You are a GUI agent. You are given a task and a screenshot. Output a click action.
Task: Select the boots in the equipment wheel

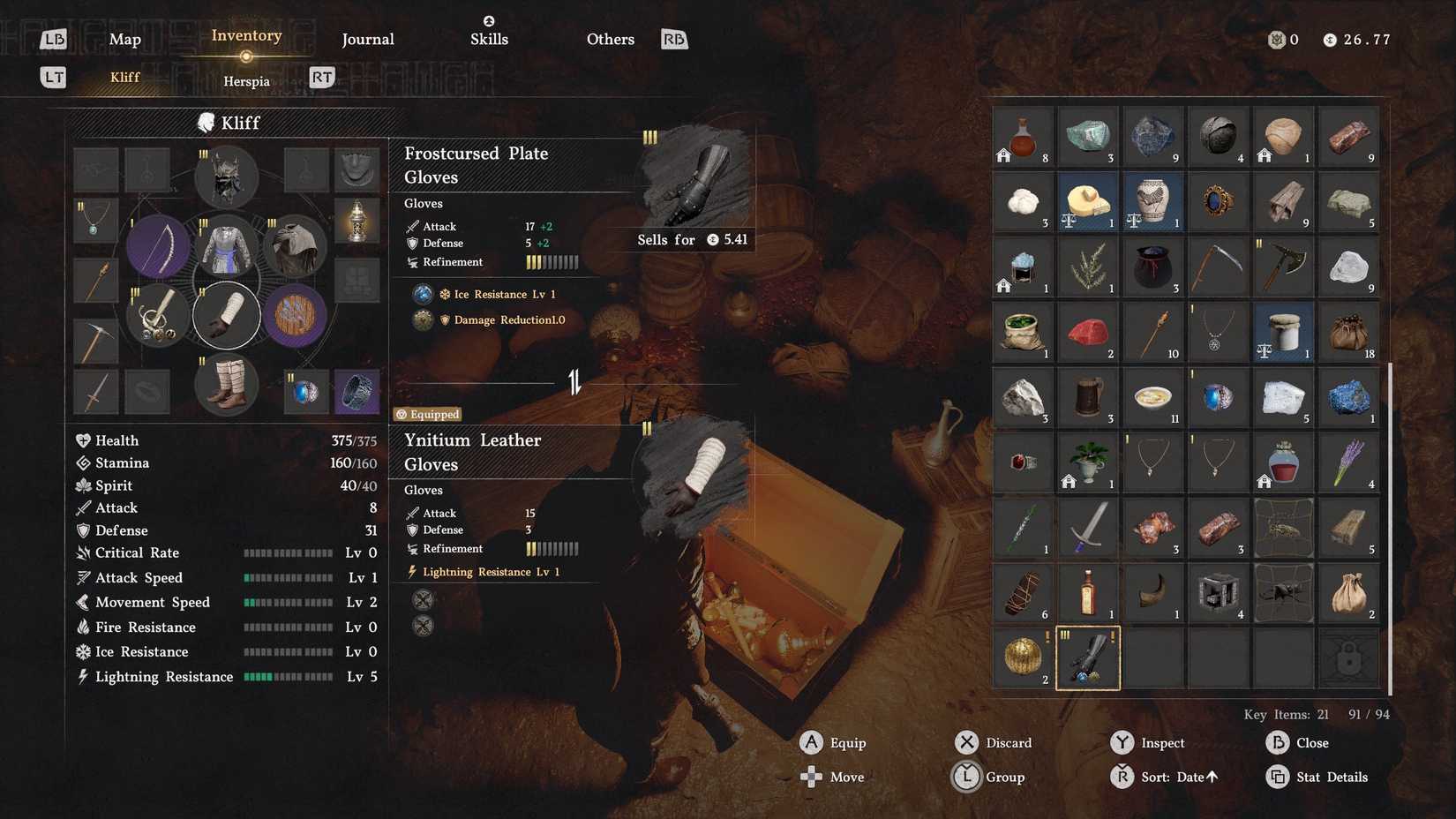(226, 383)
